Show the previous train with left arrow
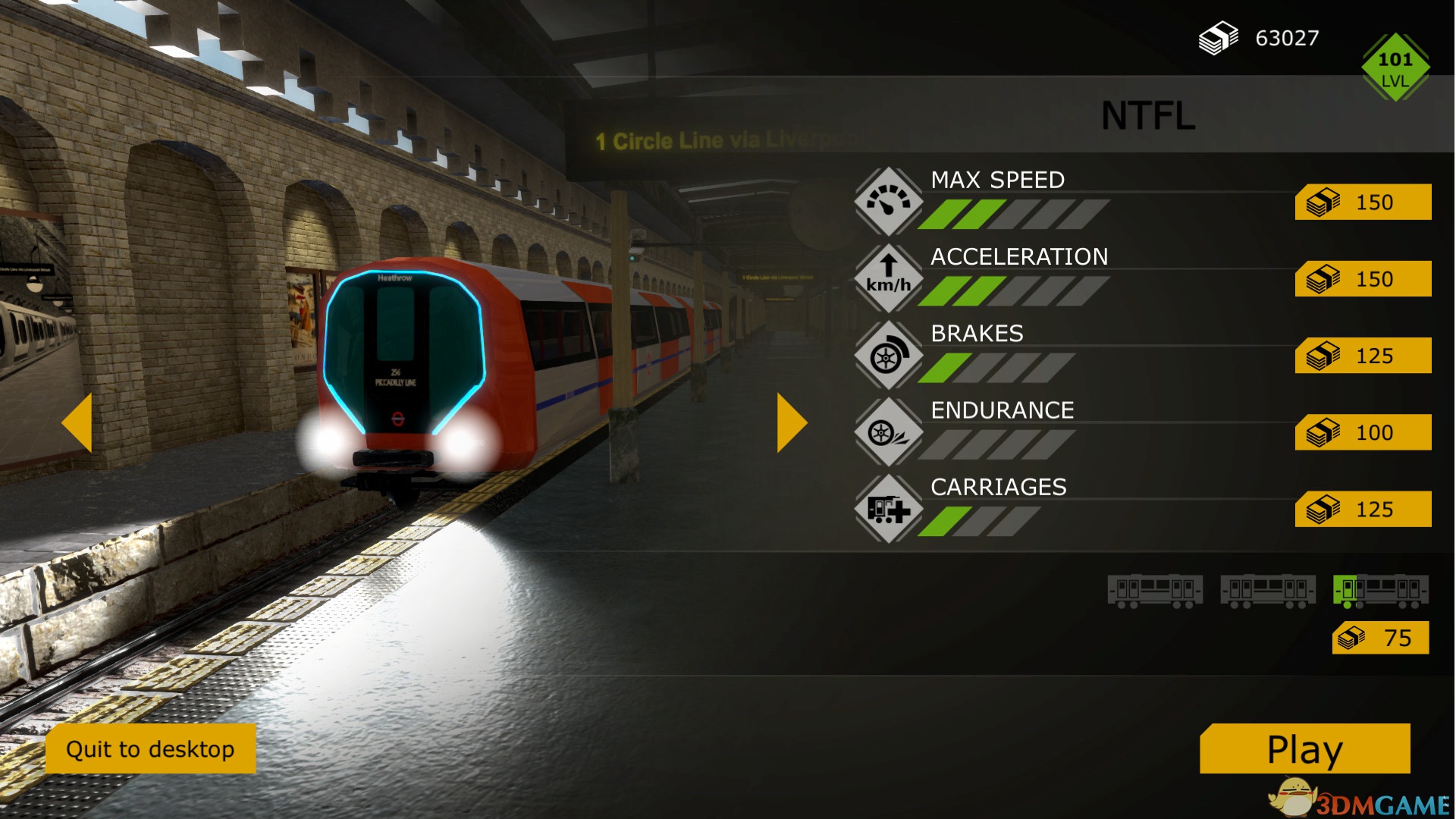Screen dimensions: 1456x819 coord(77,422)
